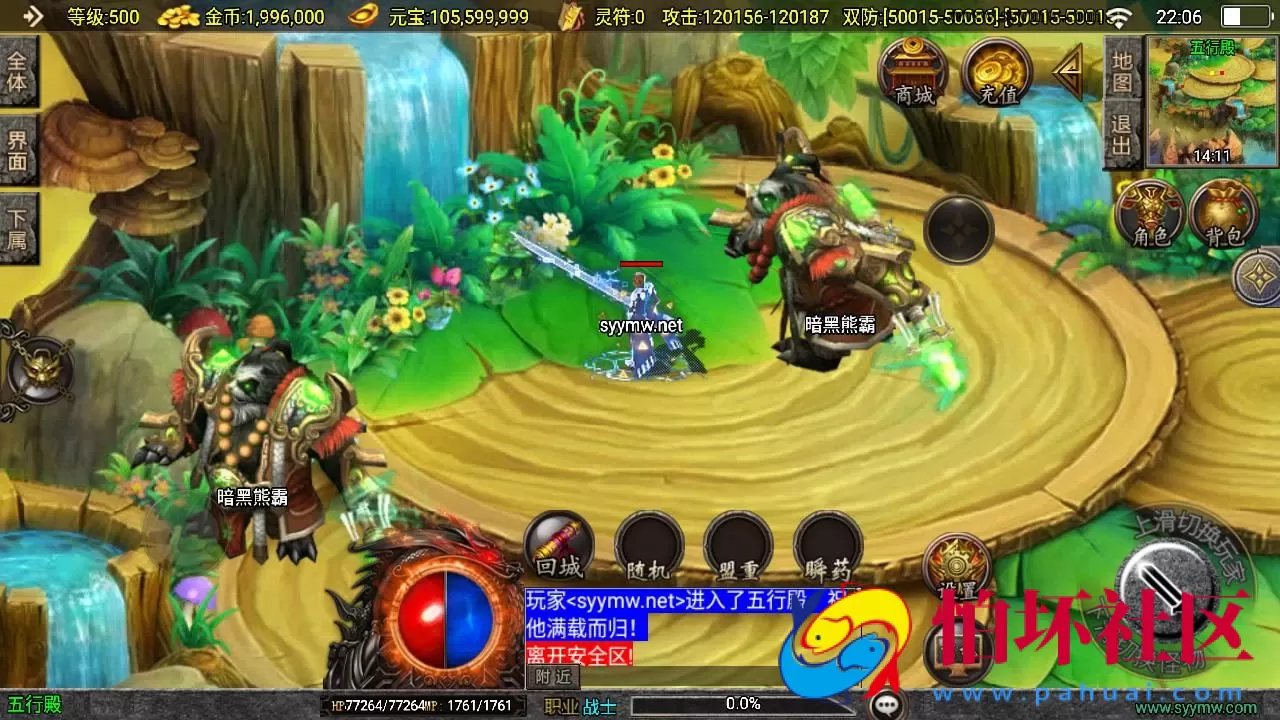Viewport: 1280px width, 720px height.
Task: Open the 背包 backpack icon
Action: coord(1224,212)
